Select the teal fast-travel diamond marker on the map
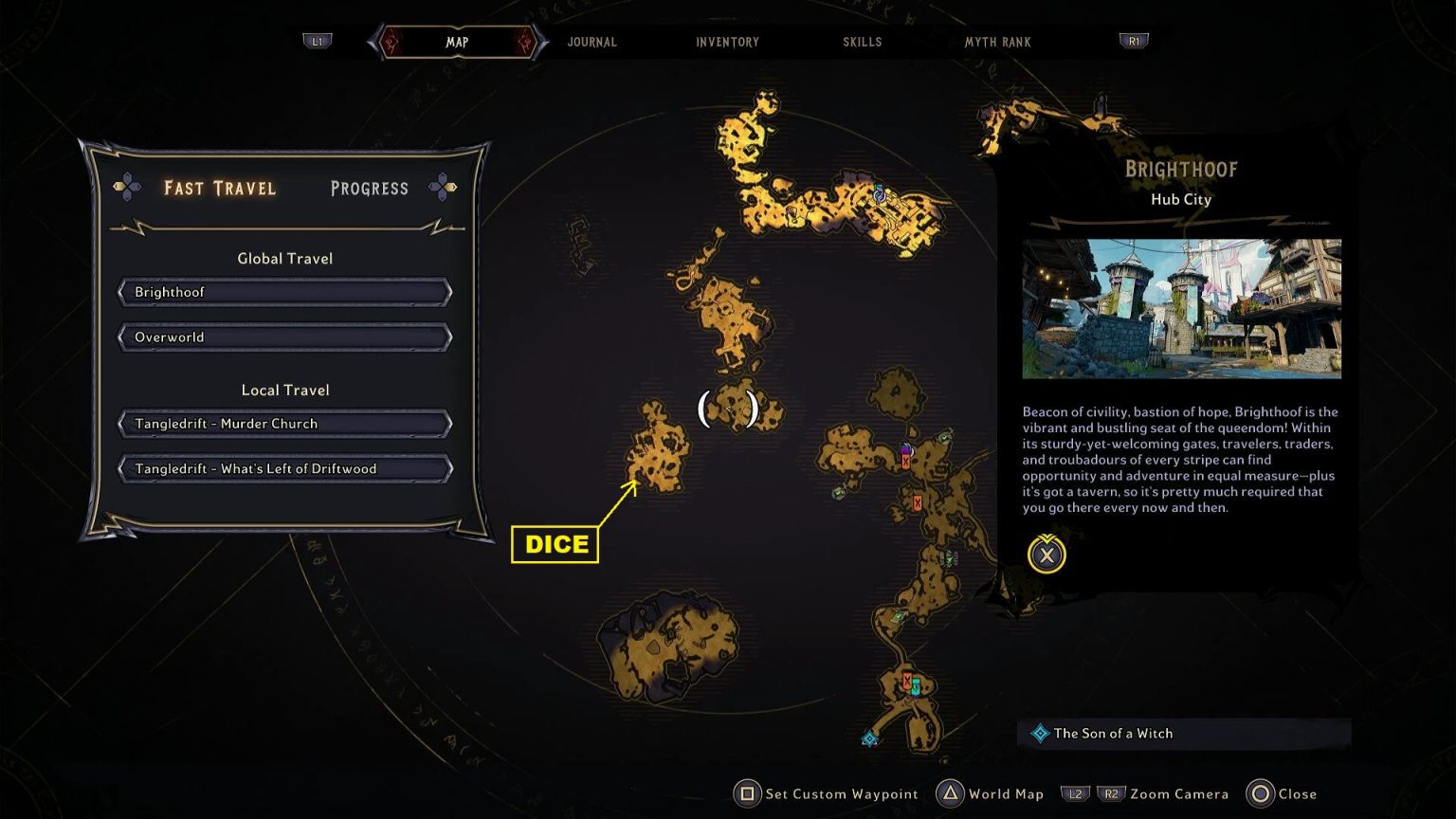The width and height of the screenshot is (1456, 819). 869,737
